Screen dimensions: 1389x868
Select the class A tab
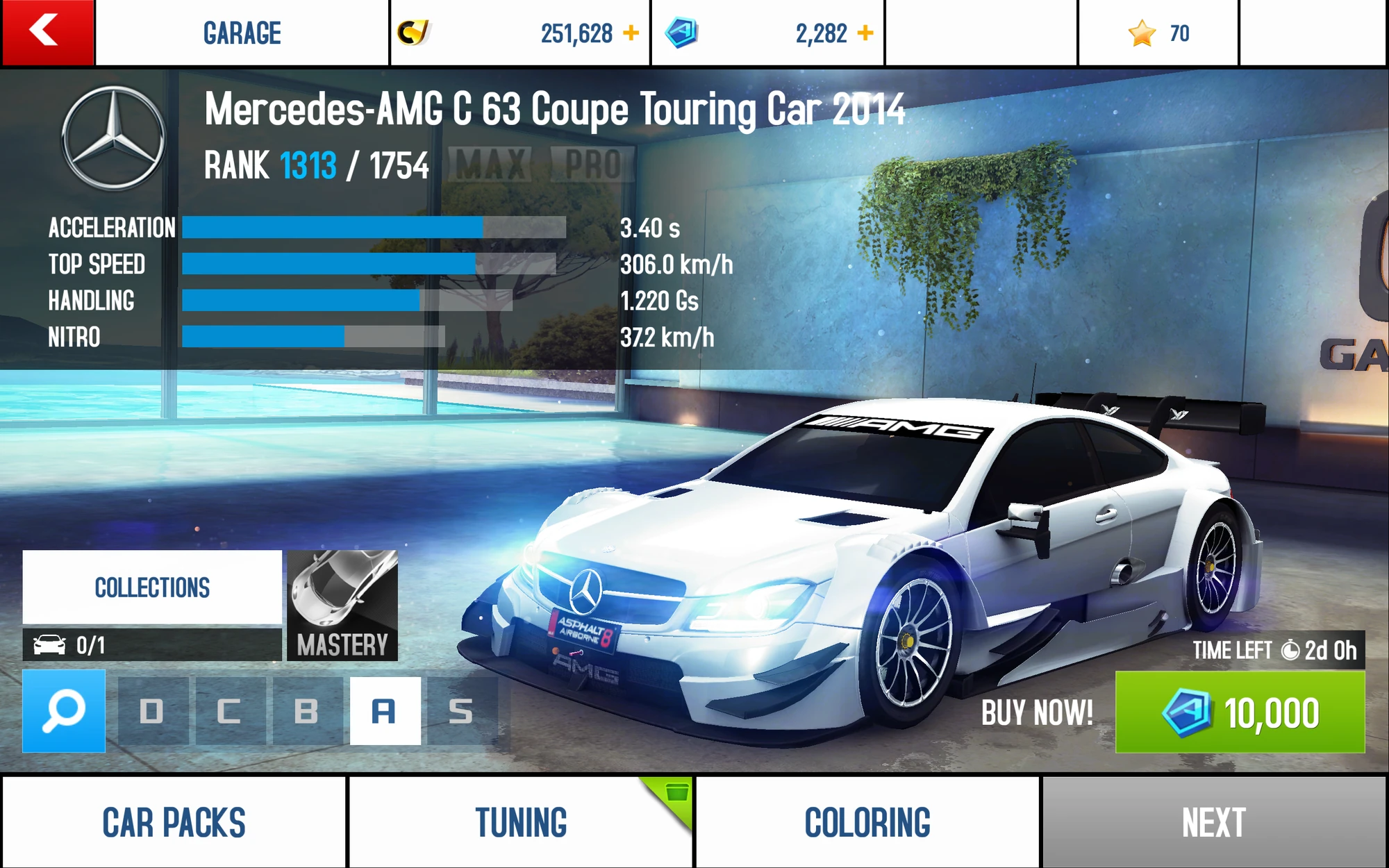385,711
